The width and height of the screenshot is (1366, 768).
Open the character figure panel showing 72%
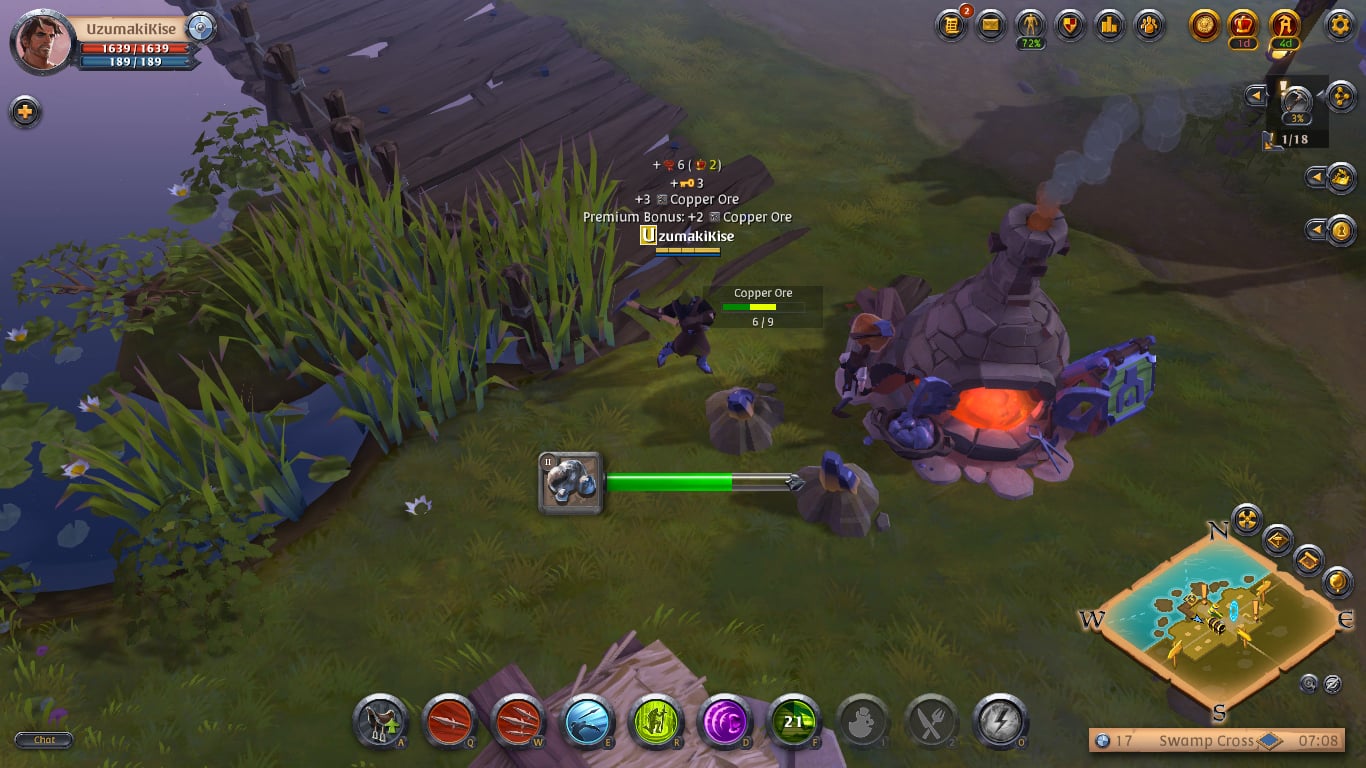(1030, 25)
